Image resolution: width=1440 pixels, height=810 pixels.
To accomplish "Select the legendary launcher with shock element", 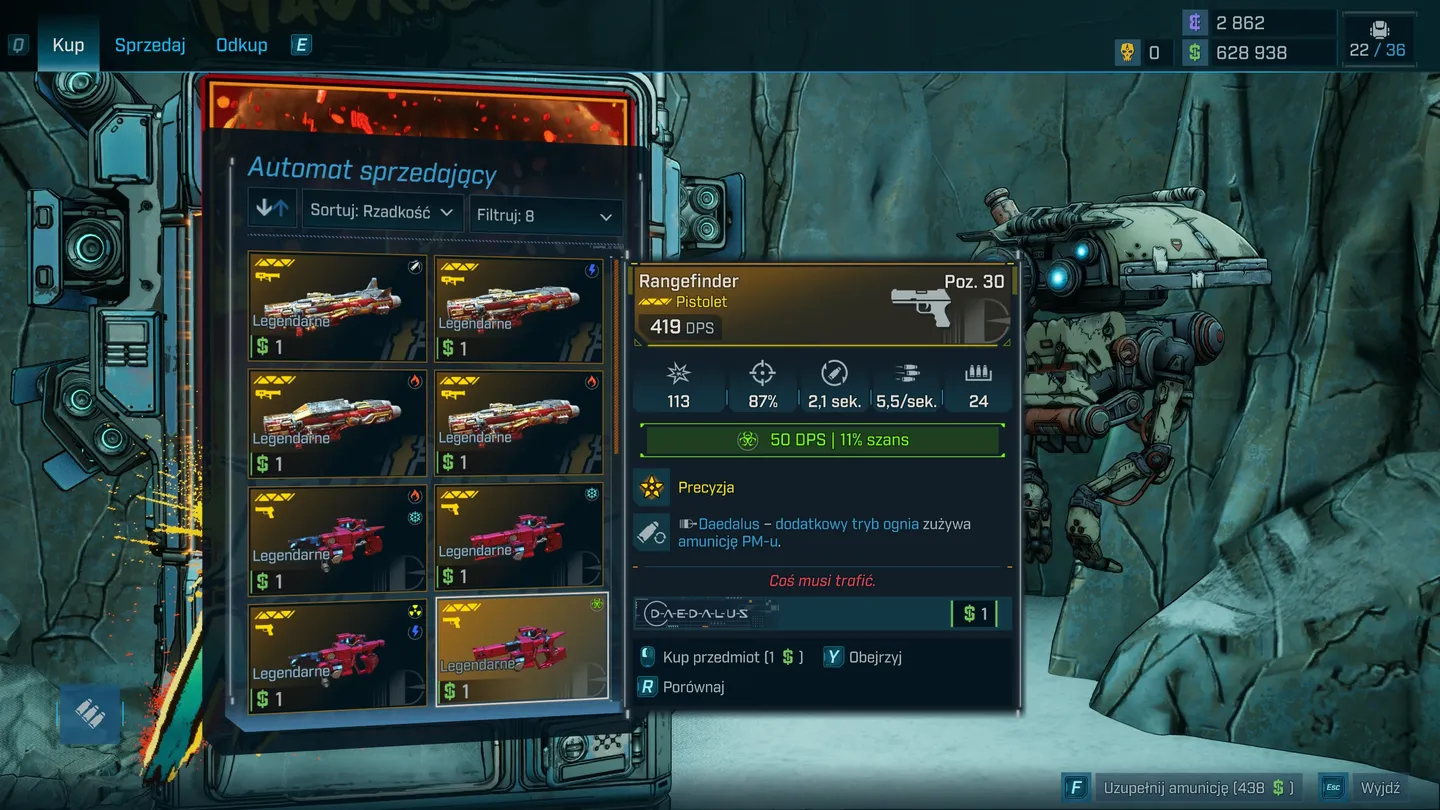I will pos(520,308).
